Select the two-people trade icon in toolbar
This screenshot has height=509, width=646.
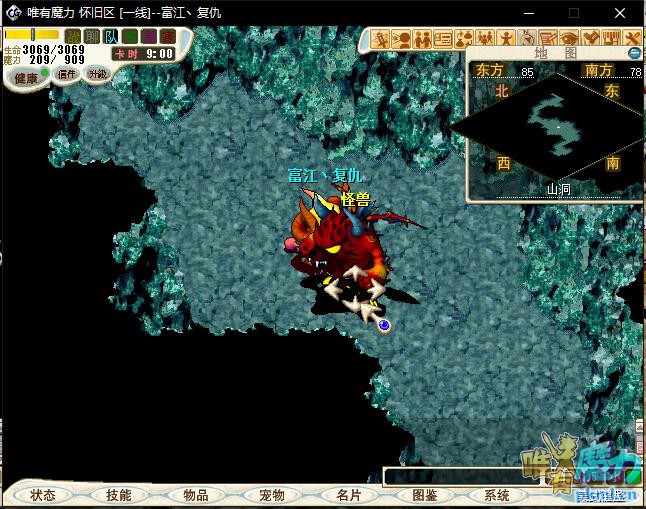pos(422,39)
